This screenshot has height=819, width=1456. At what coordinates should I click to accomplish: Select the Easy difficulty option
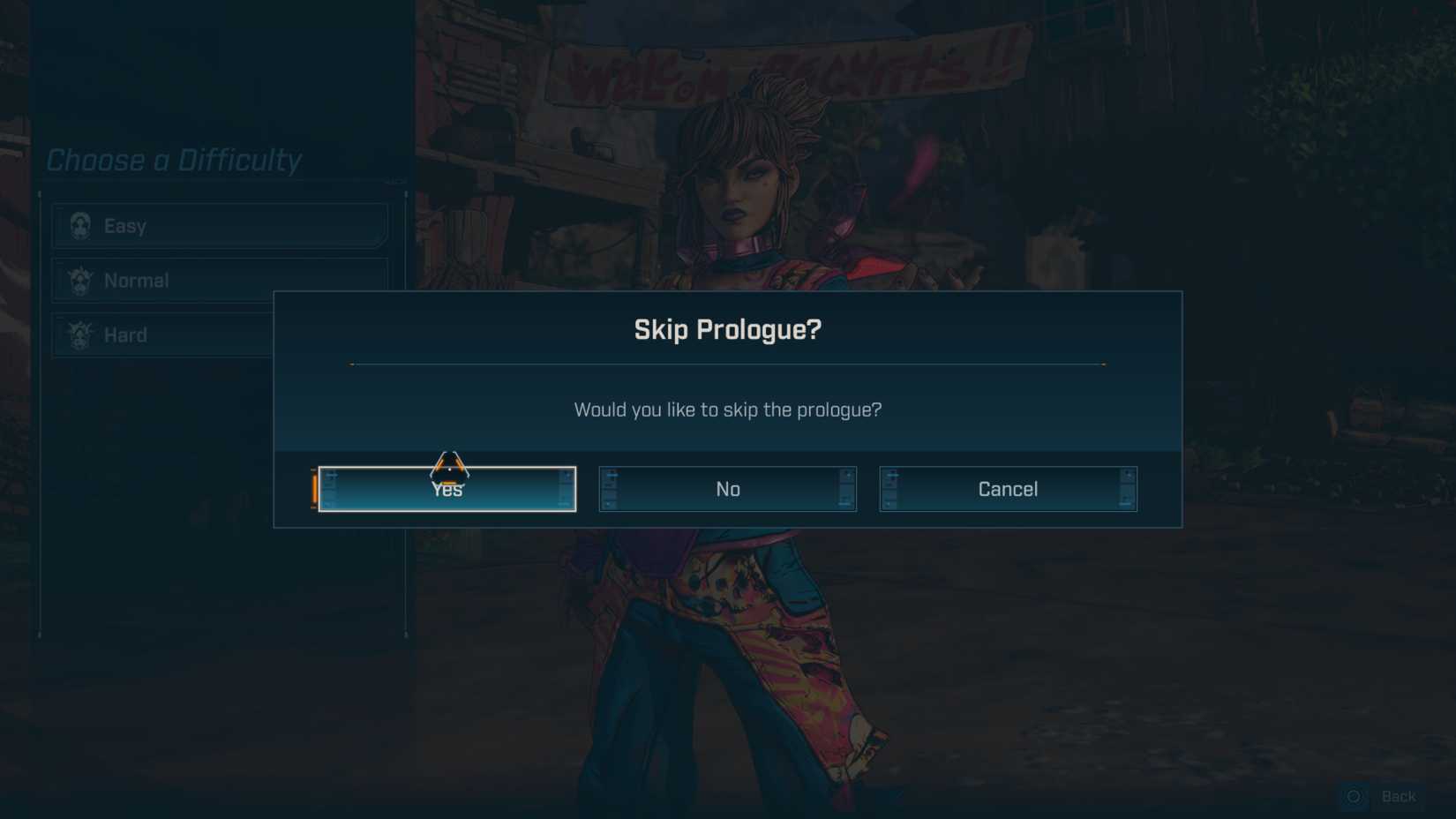pos(219,226)
